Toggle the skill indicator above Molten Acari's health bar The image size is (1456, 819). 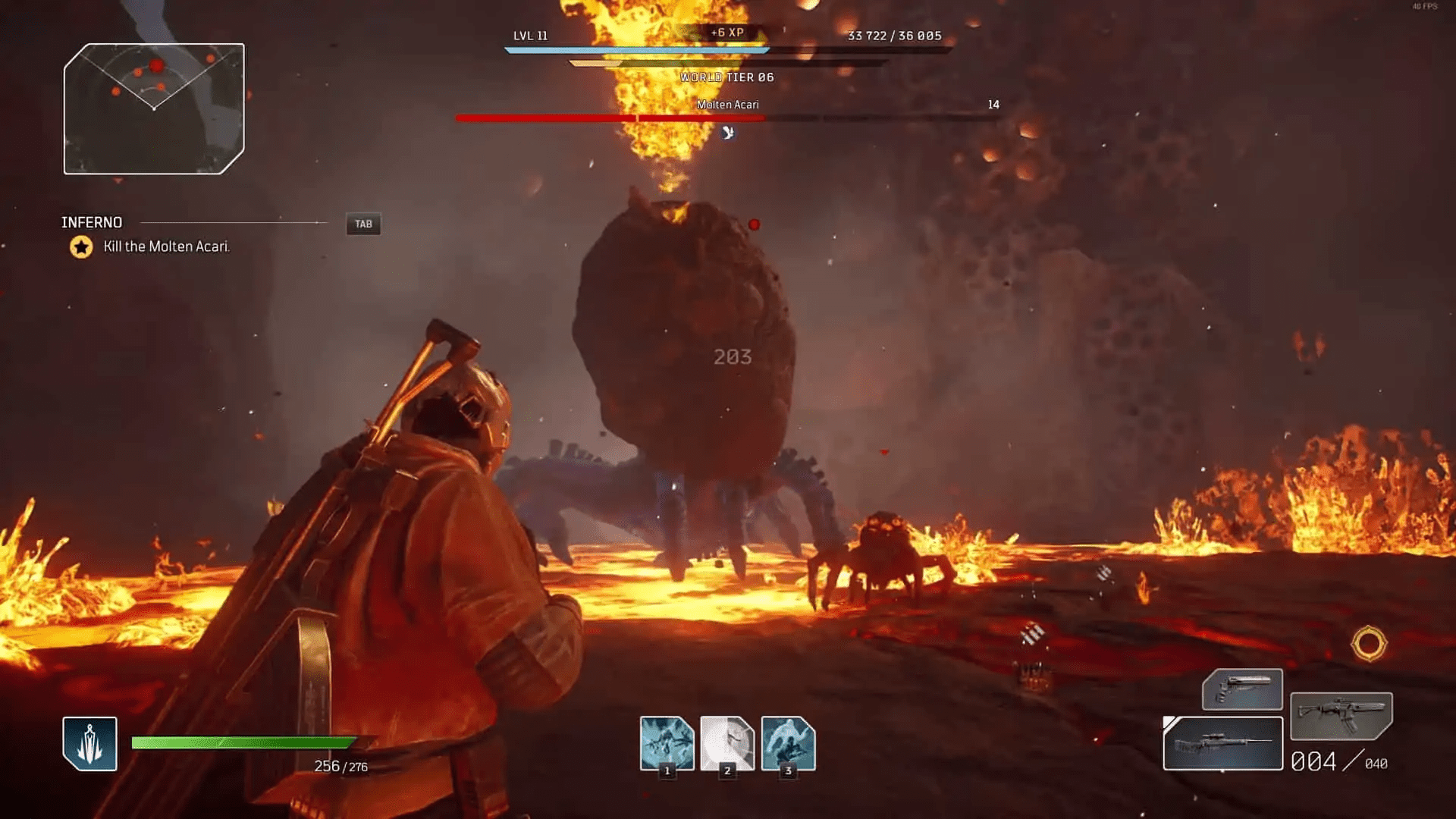click(x=727, y=133)
